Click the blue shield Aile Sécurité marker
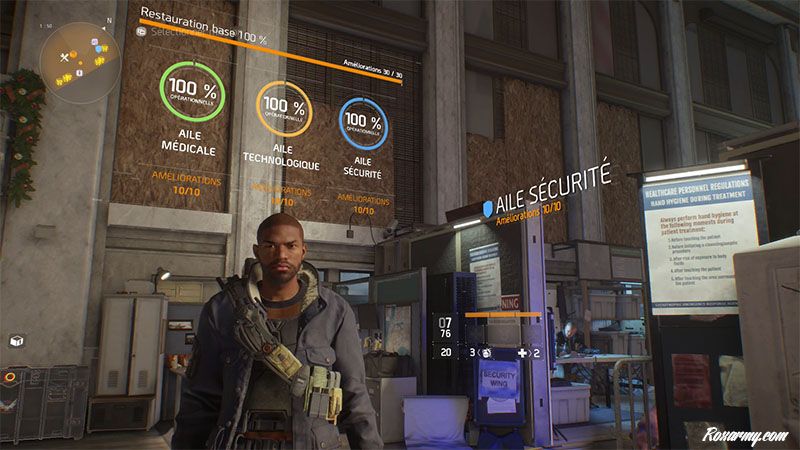 488,207
